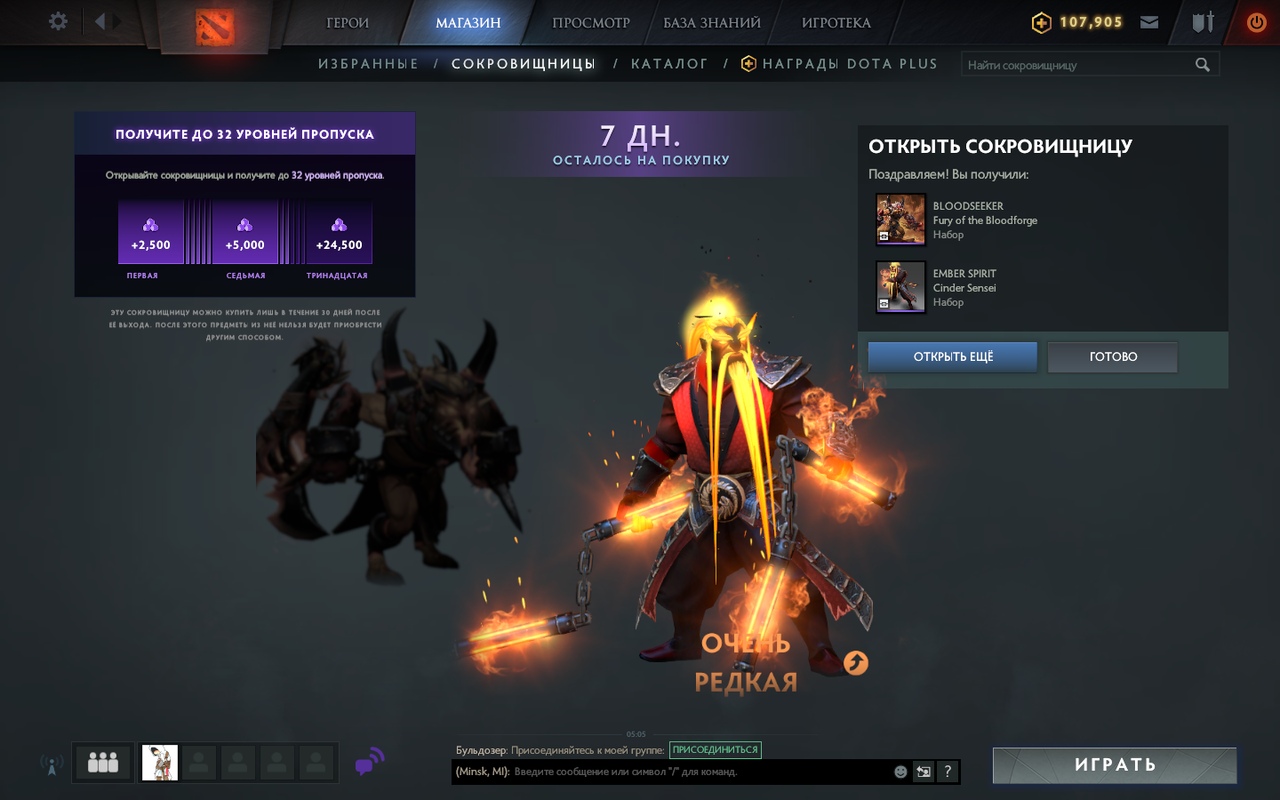The image size is (1280, 800).
Task: Confirm with the Готово button
Action: click(x=1112, y=357)
